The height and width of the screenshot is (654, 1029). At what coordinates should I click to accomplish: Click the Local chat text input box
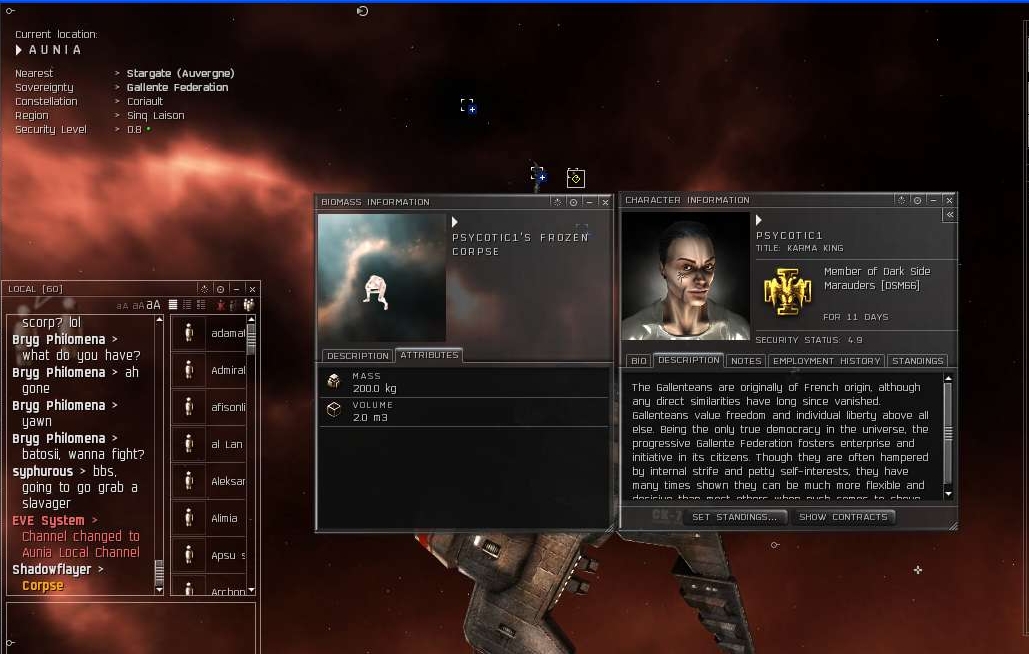point(130,625)
